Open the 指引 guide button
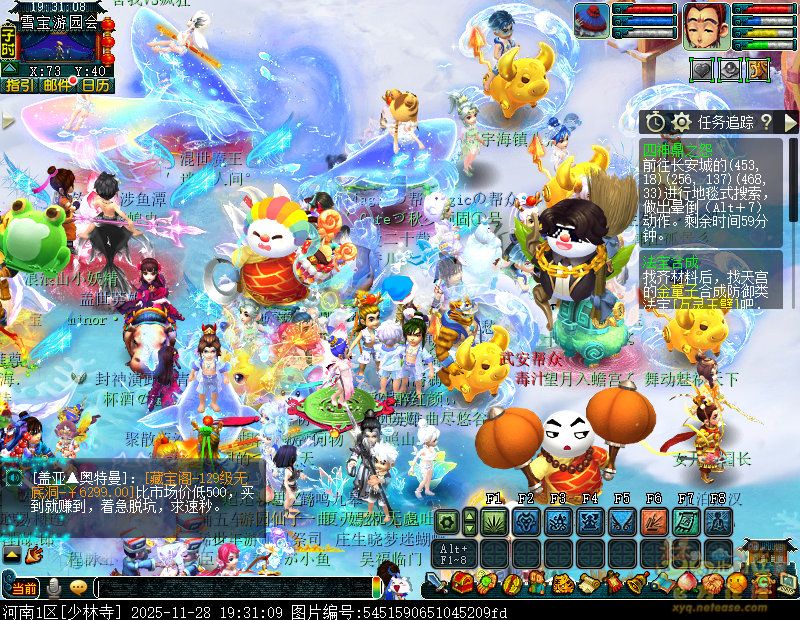 [19, 85]
